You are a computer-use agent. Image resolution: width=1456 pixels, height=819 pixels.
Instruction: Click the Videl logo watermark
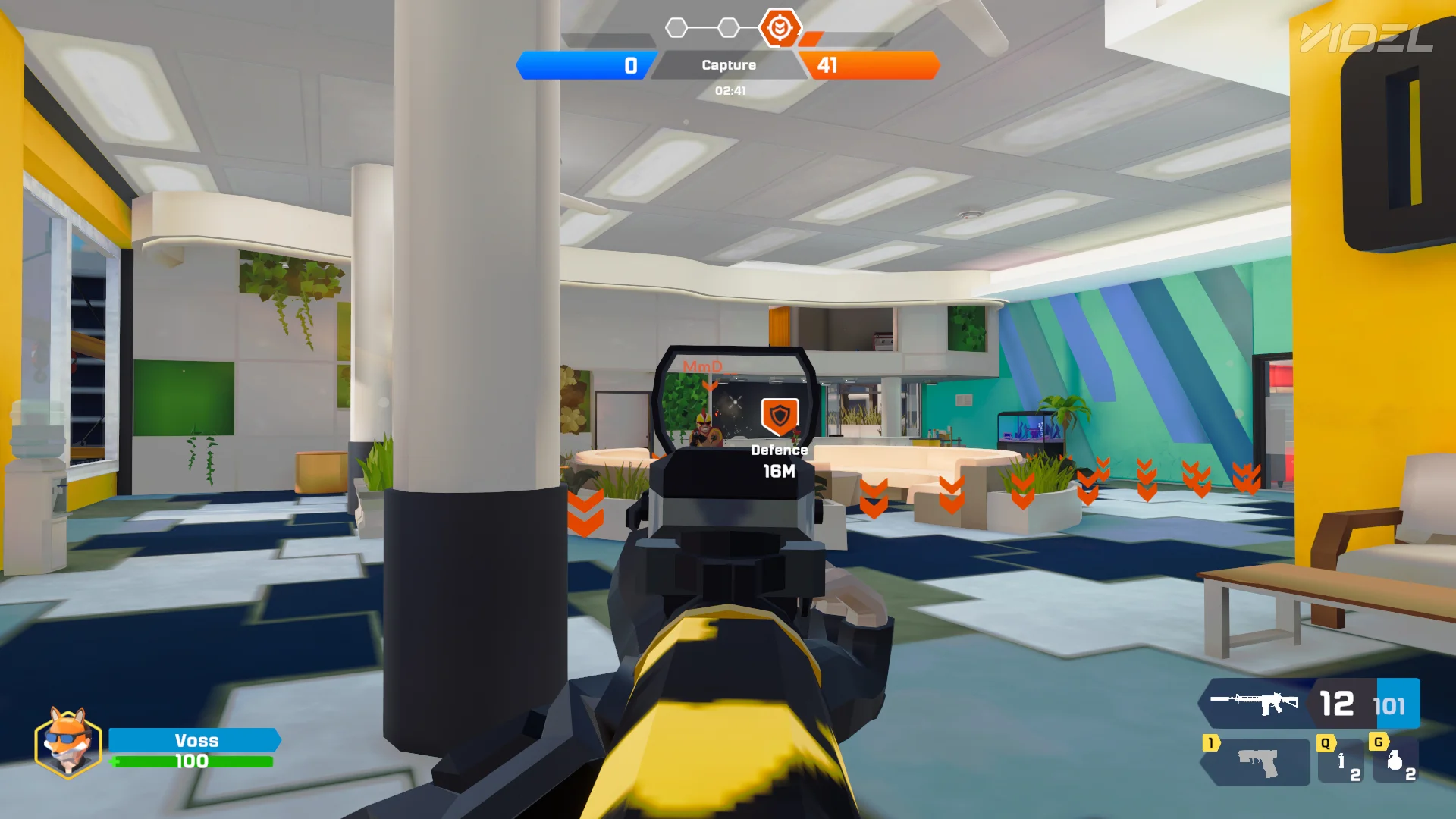[1367, 38]
